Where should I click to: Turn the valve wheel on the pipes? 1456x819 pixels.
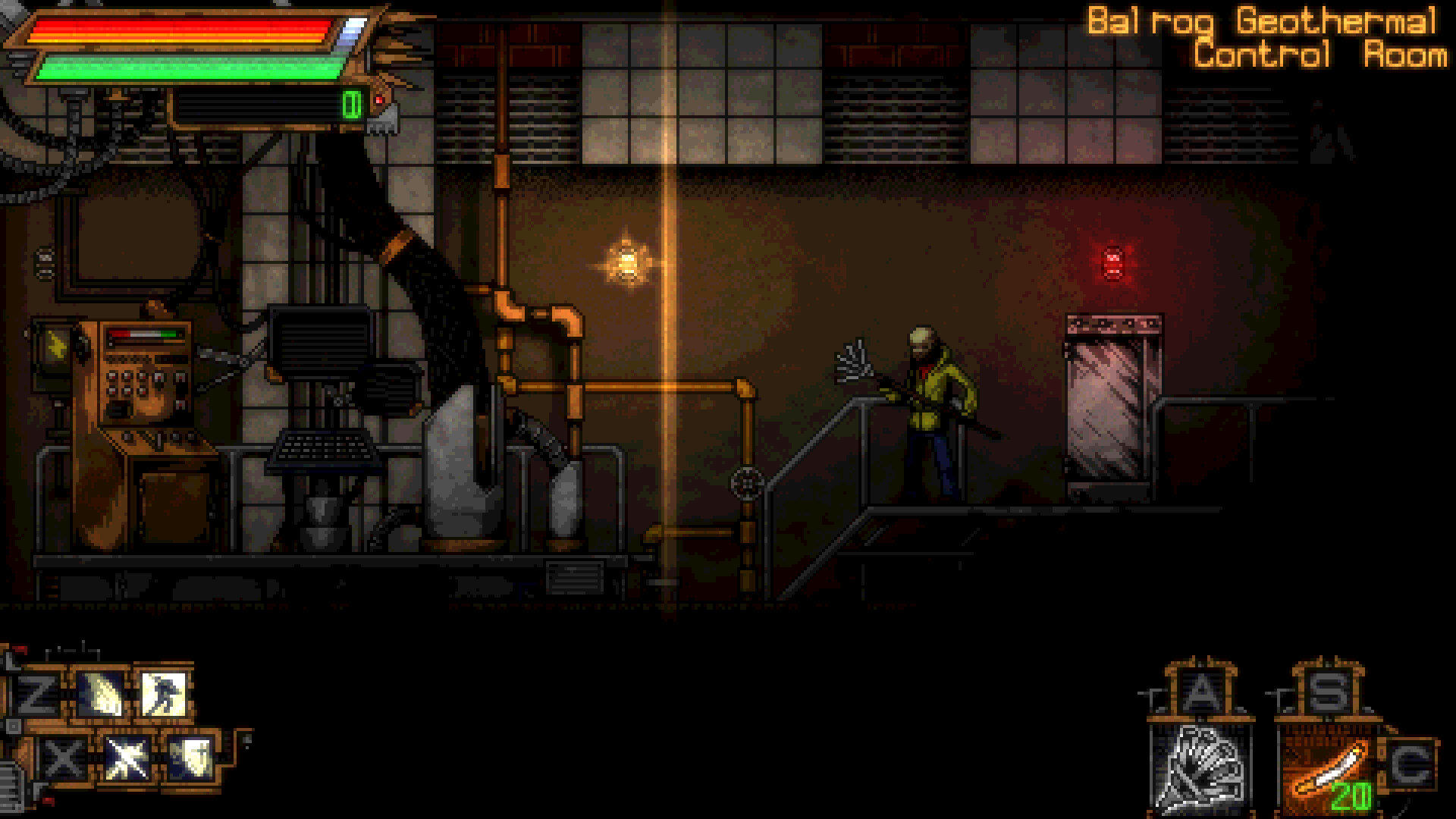coord(745,481)
